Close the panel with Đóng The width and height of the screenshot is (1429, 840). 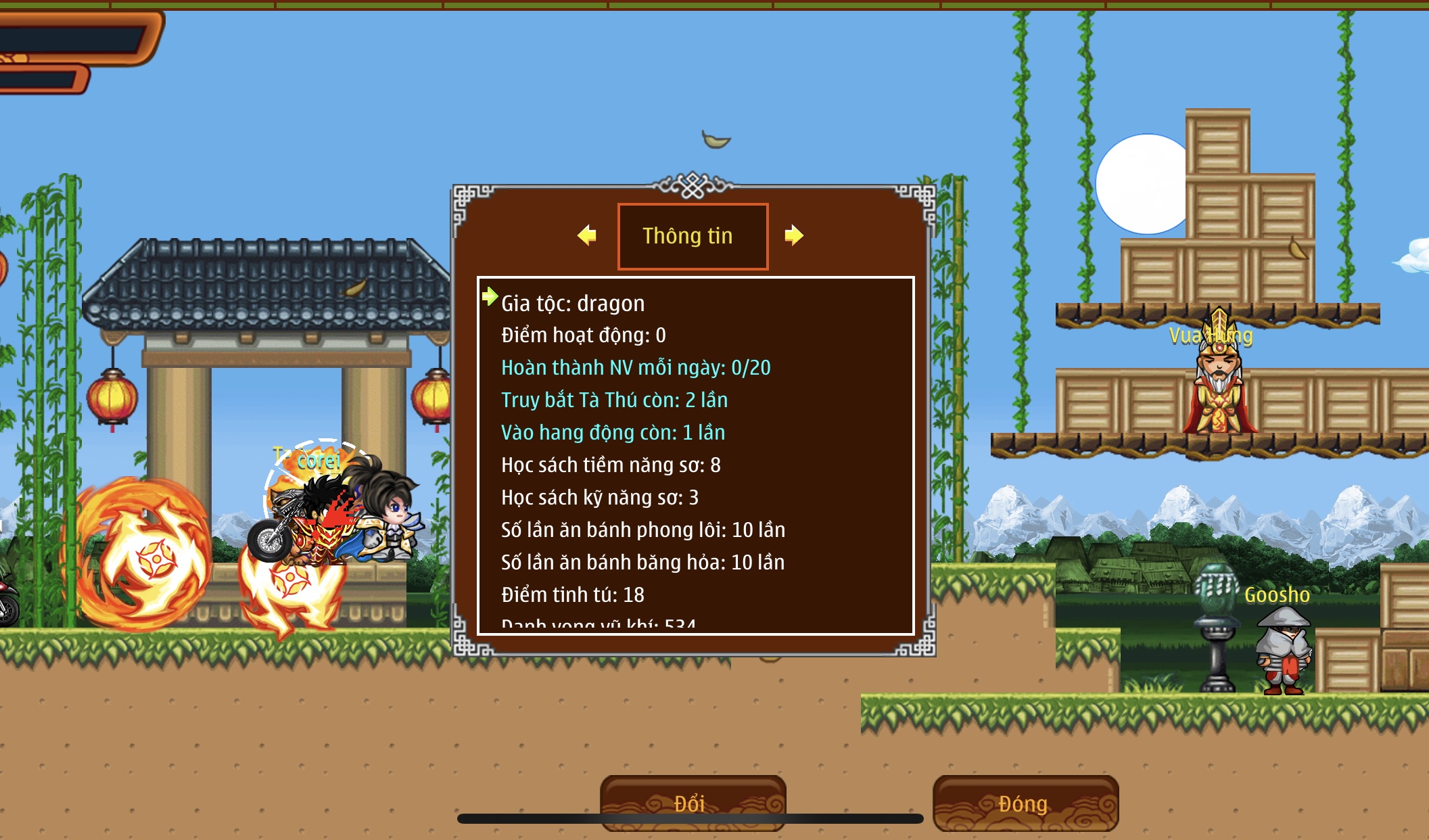tap(1025, 802)
